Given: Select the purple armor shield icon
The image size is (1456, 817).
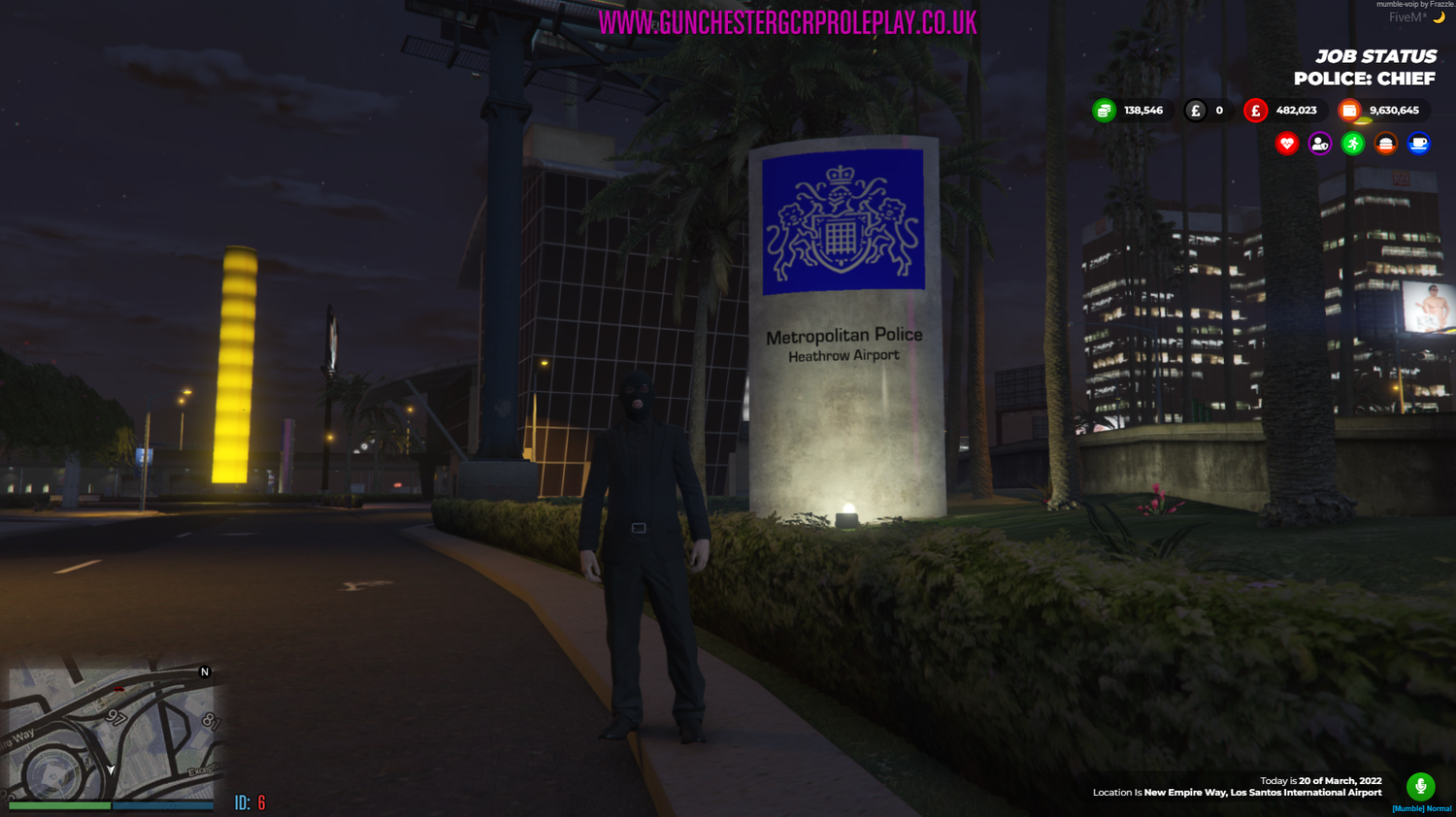Looking at the screenshot, I should (x=1319, y=143).
